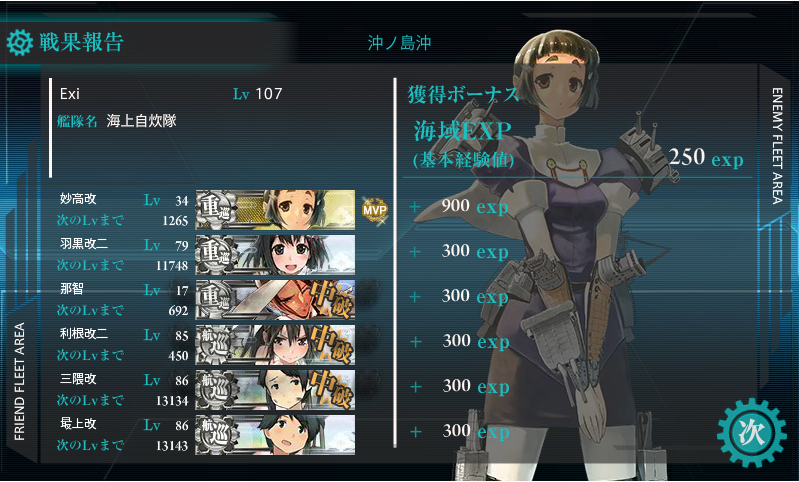Image resolution: width=799 pixels, height=482 pixels.
Task: Open the ENEMY FLEET AREA side tab
Action: (x=777, y=145)
